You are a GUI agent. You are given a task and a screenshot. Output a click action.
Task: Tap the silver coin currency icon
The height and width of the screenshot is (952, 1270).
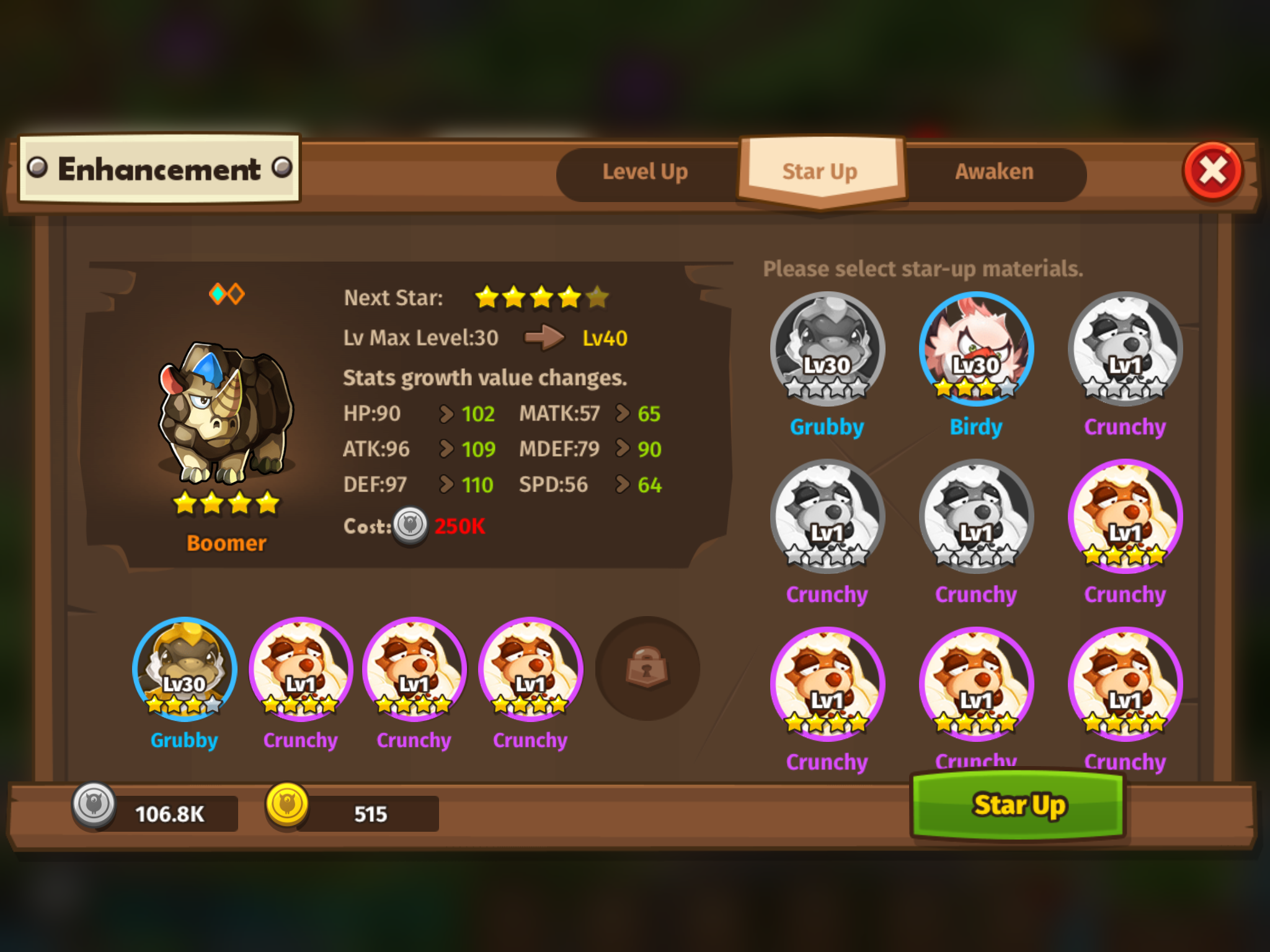tap(94, 804)
